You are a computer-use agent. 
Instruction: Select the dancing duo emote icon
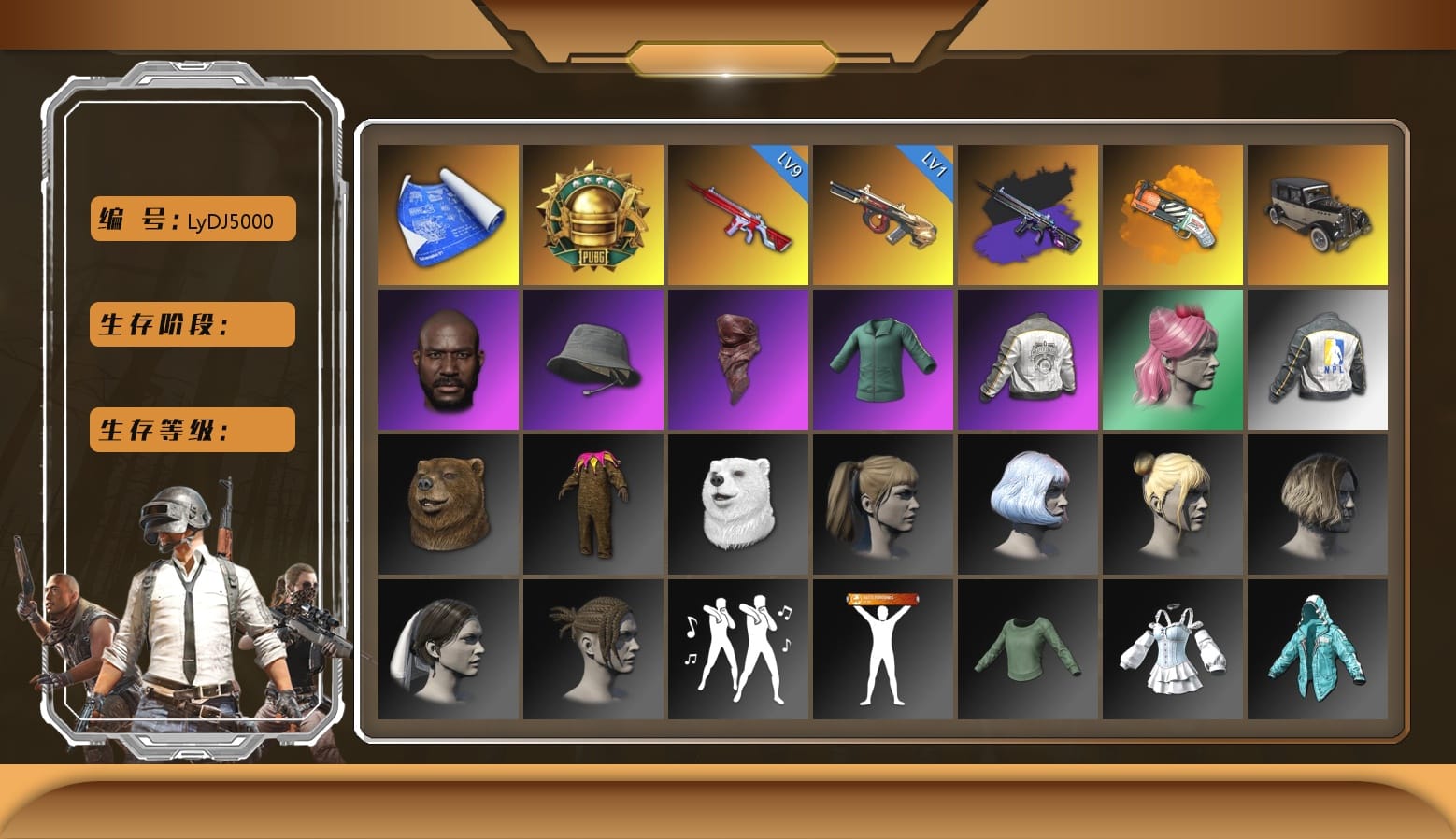pos(737,649)
